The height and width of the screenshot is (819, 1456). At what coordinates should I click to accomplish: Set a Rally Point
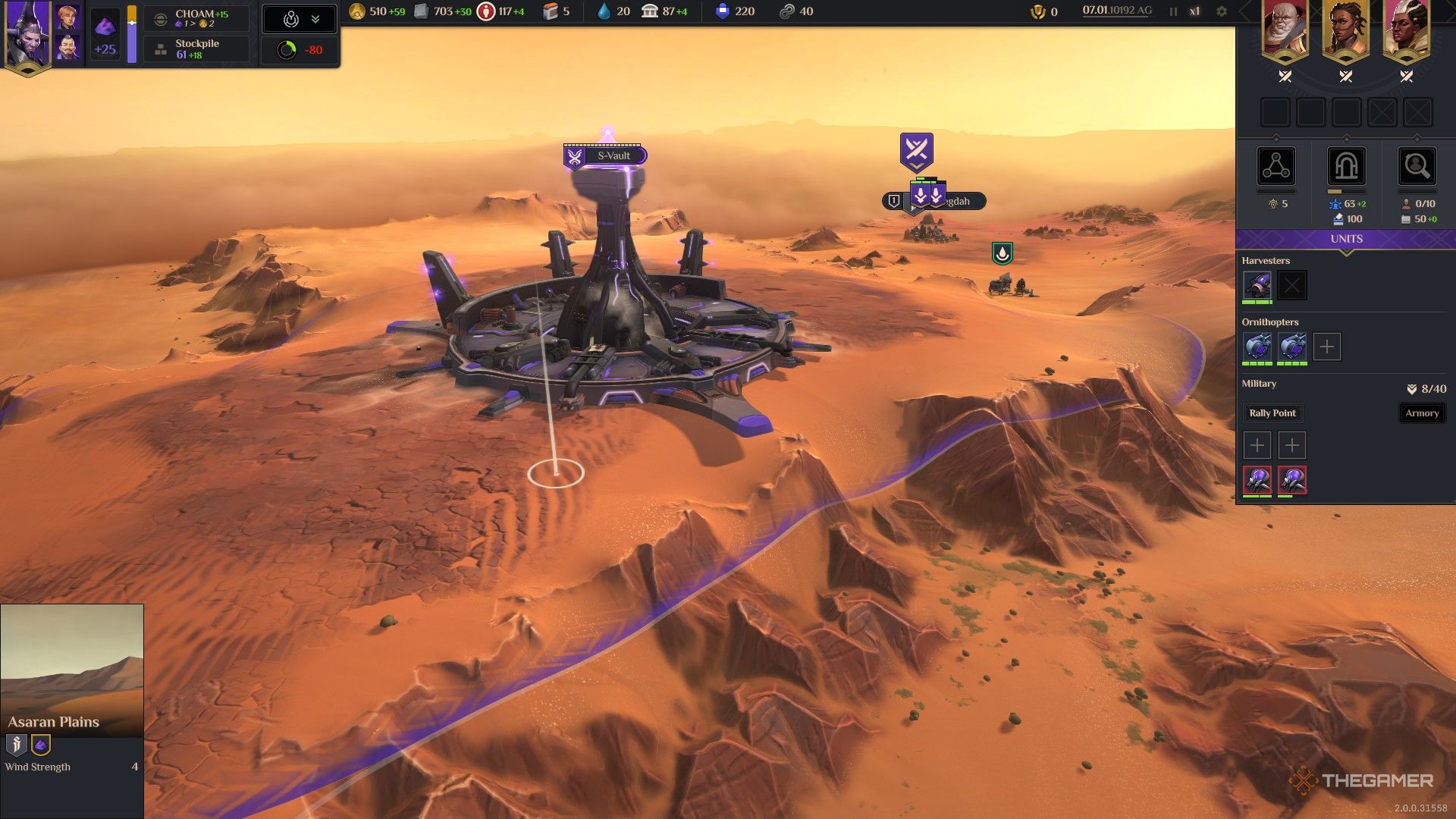pos(1273,413)
